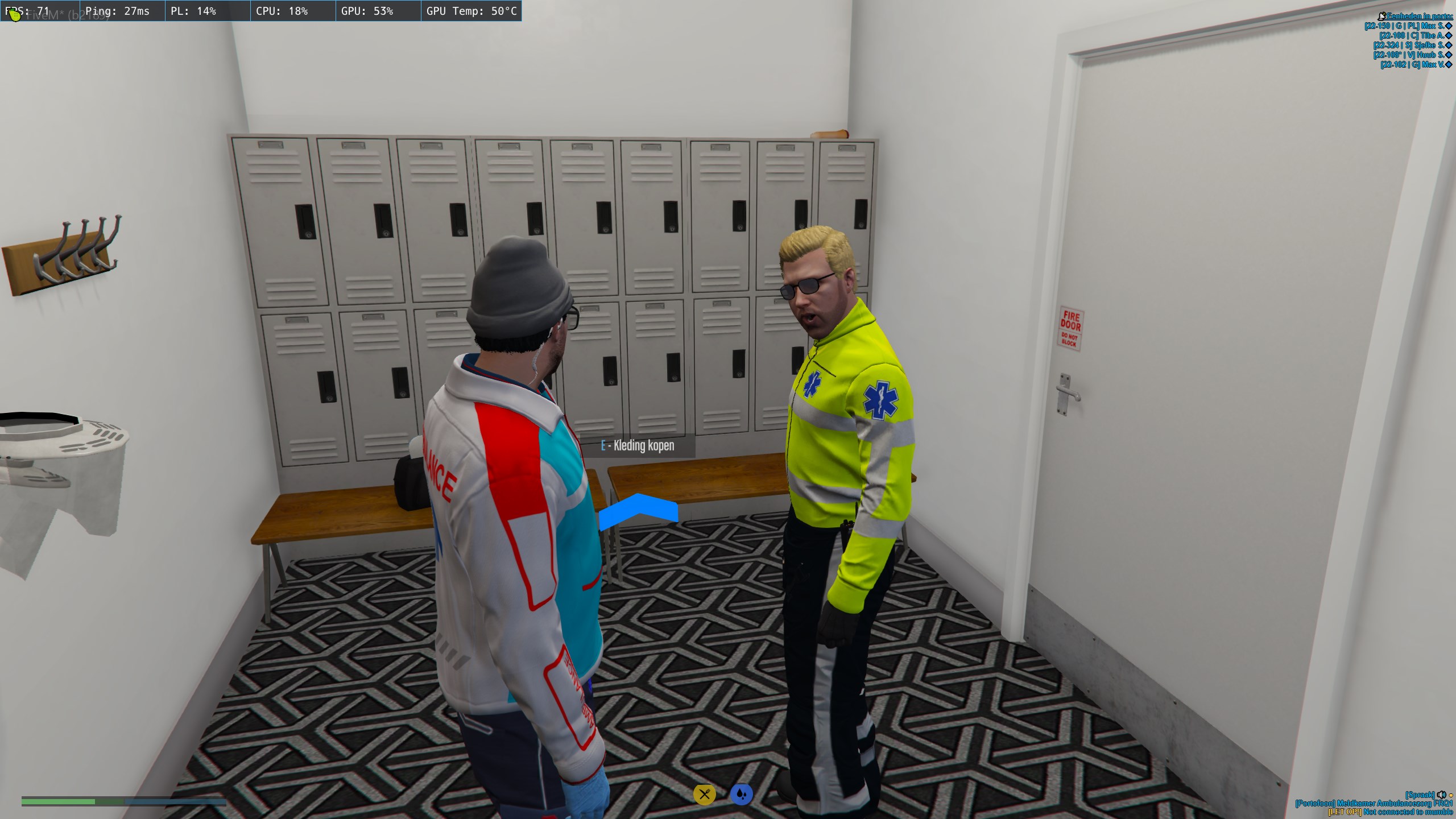Click the yellow hunger fork-and-knife icon

pos(704,794)
